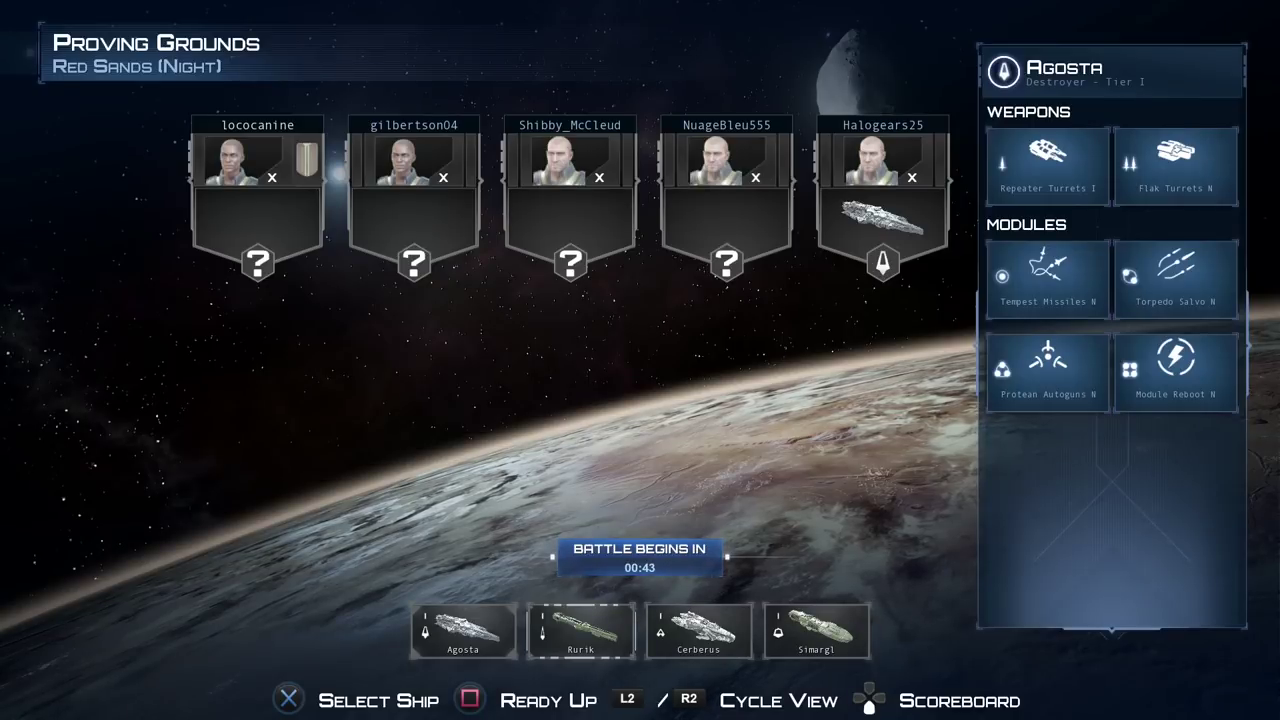Viewport: 1280px width, 720px height.
Task: Choose the Rurik ship card
Action: (581, 631)
